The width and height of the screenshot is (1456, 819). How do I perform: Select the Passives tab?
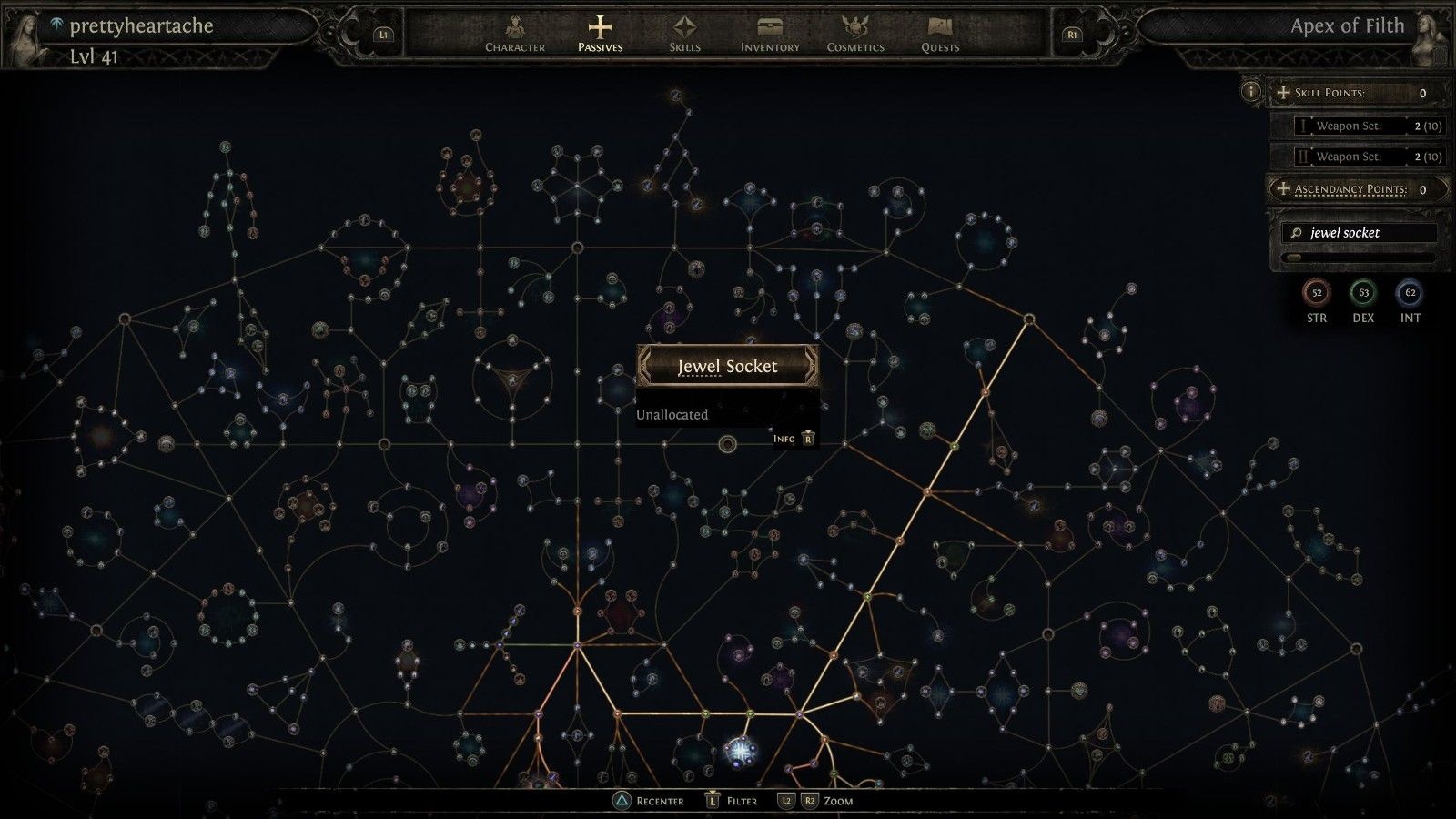coord(600,34)
